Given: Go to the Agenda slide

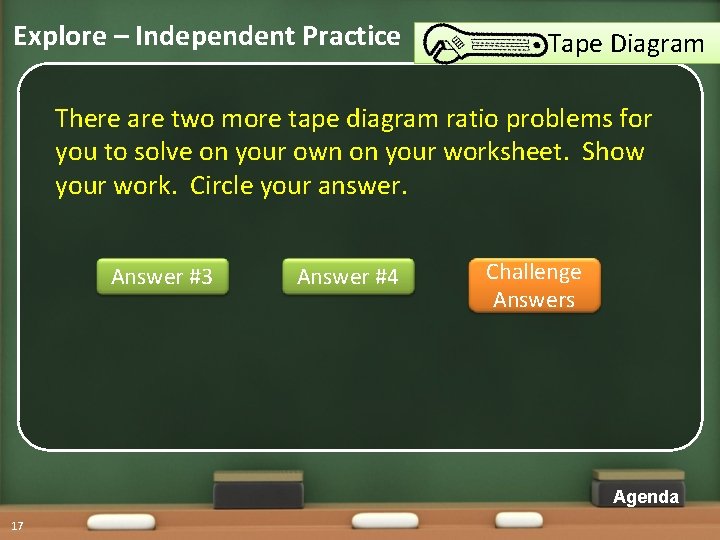Looking at the screenshot, I should [645, 497].
